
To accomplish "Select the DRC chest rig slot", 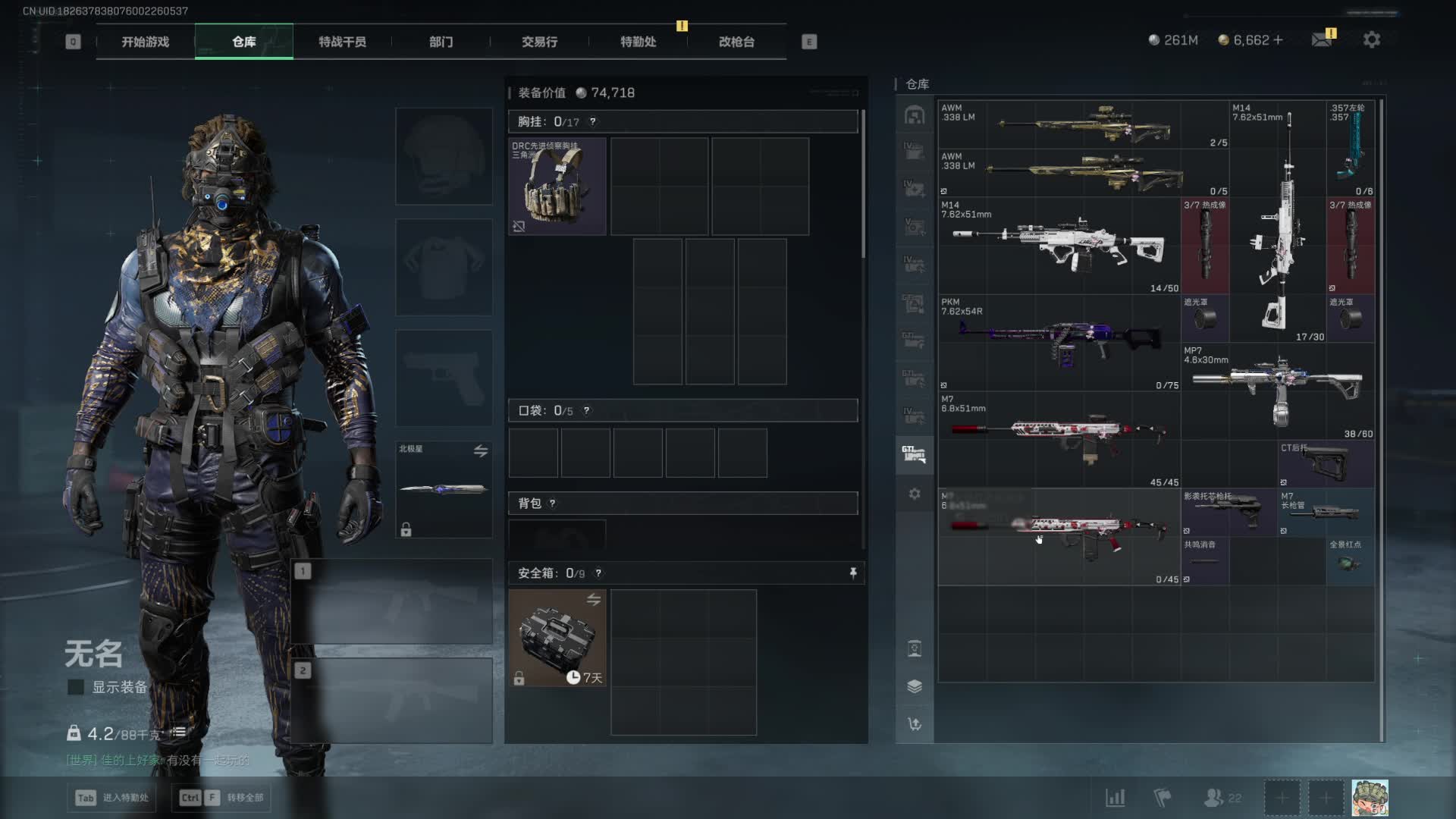I will [557, 186].
